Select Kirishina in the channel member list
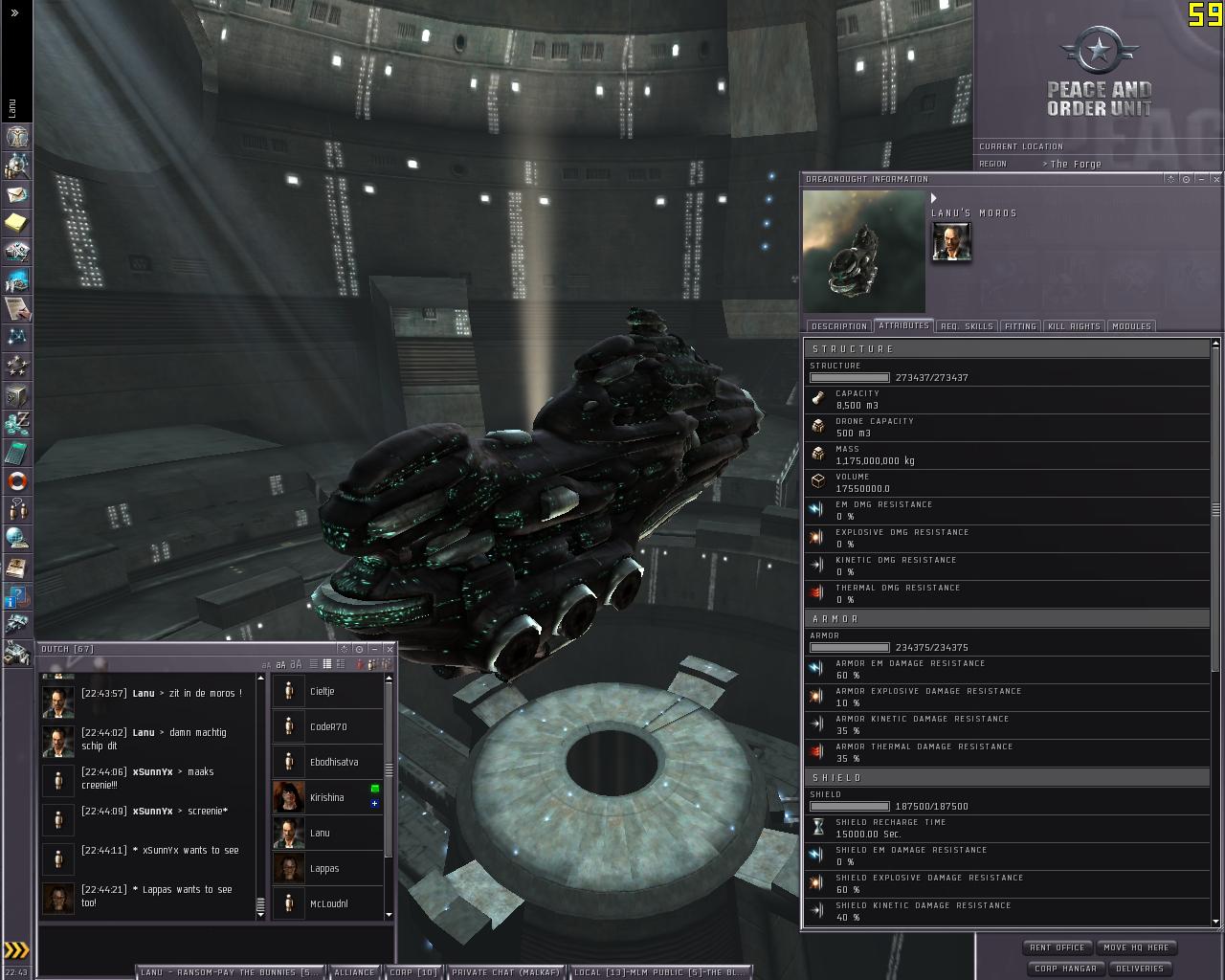Viewport: 1225px width, 980px height. [327, 797]
